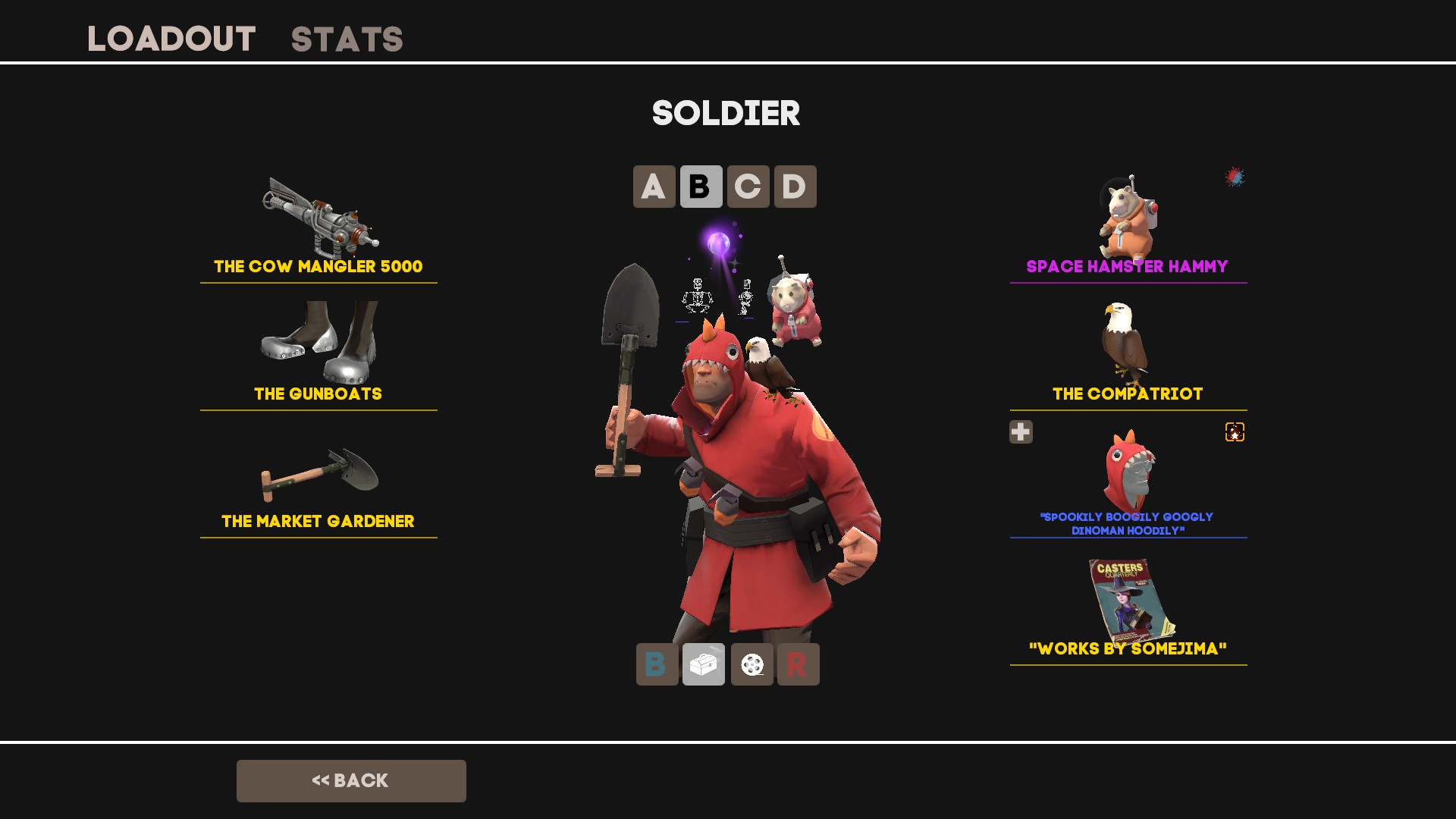1456x819 pixels.
Task: Select loadout preset A
Action: 654,187
